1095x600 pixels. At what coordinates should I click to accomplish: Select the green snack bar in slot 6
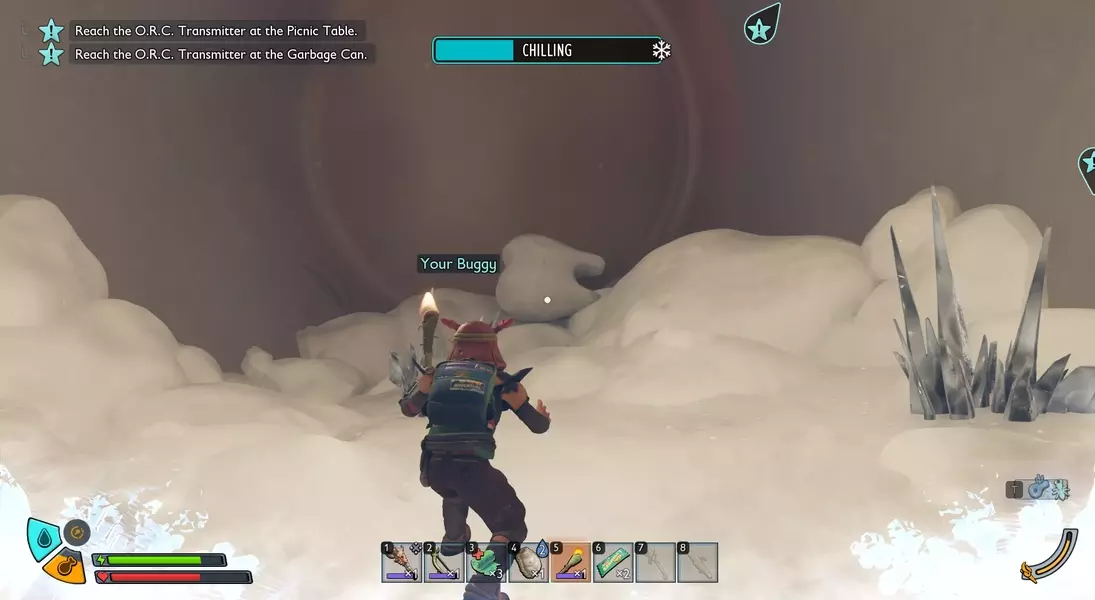(613, 563)
